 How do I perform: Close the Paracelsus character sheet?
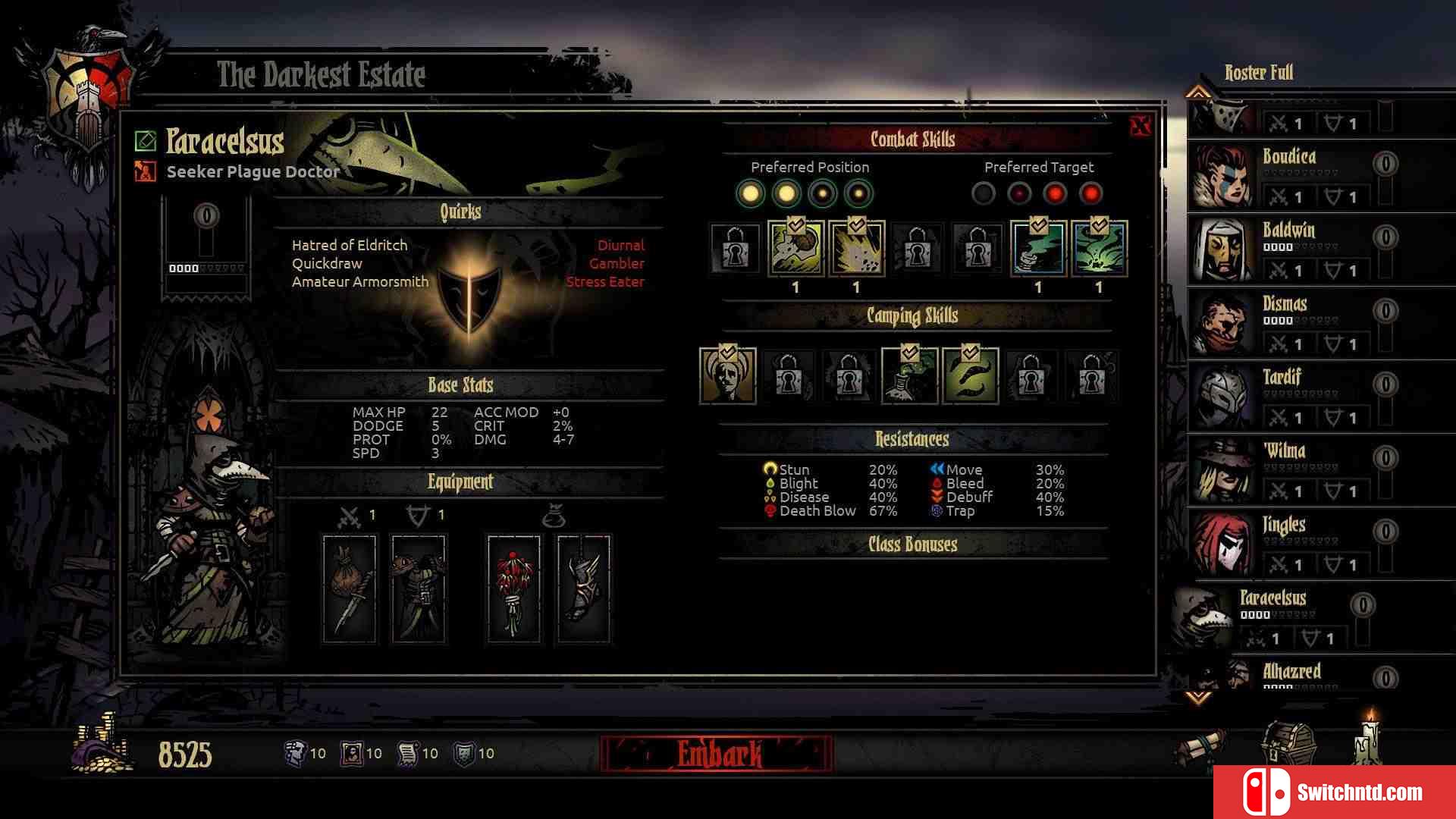tap(1140, 126)
